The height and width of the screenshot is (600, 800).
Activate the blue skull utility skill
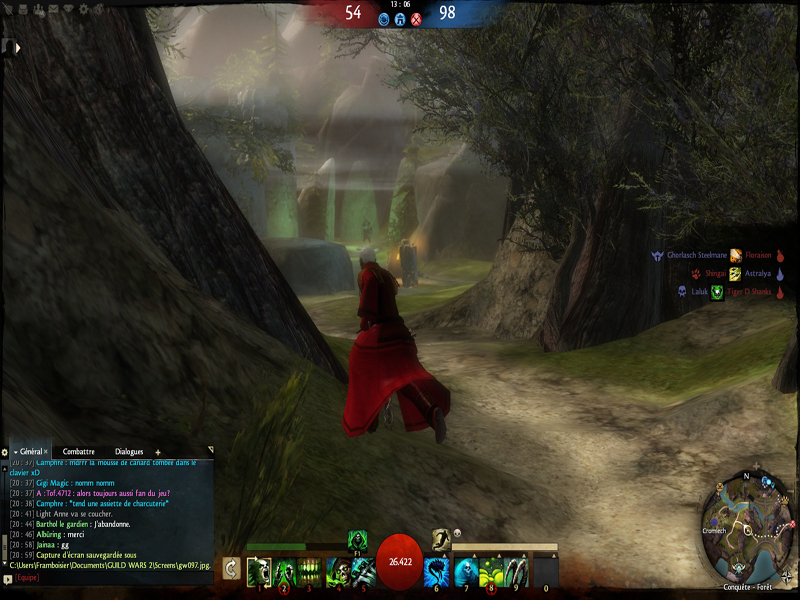pos(464,571)
